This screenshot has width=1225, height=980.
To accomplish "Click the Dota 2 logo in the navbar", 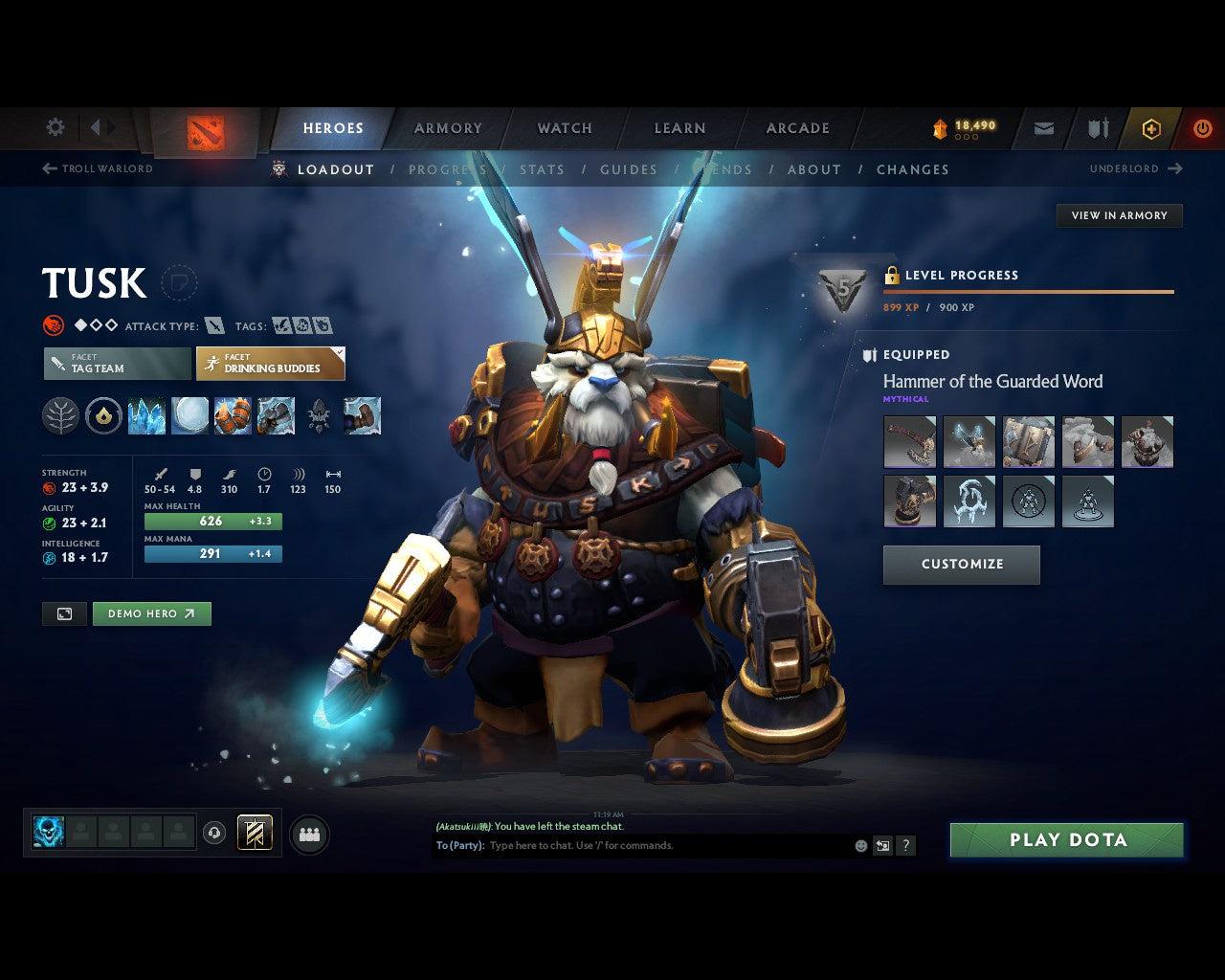I will coord(203,134).
